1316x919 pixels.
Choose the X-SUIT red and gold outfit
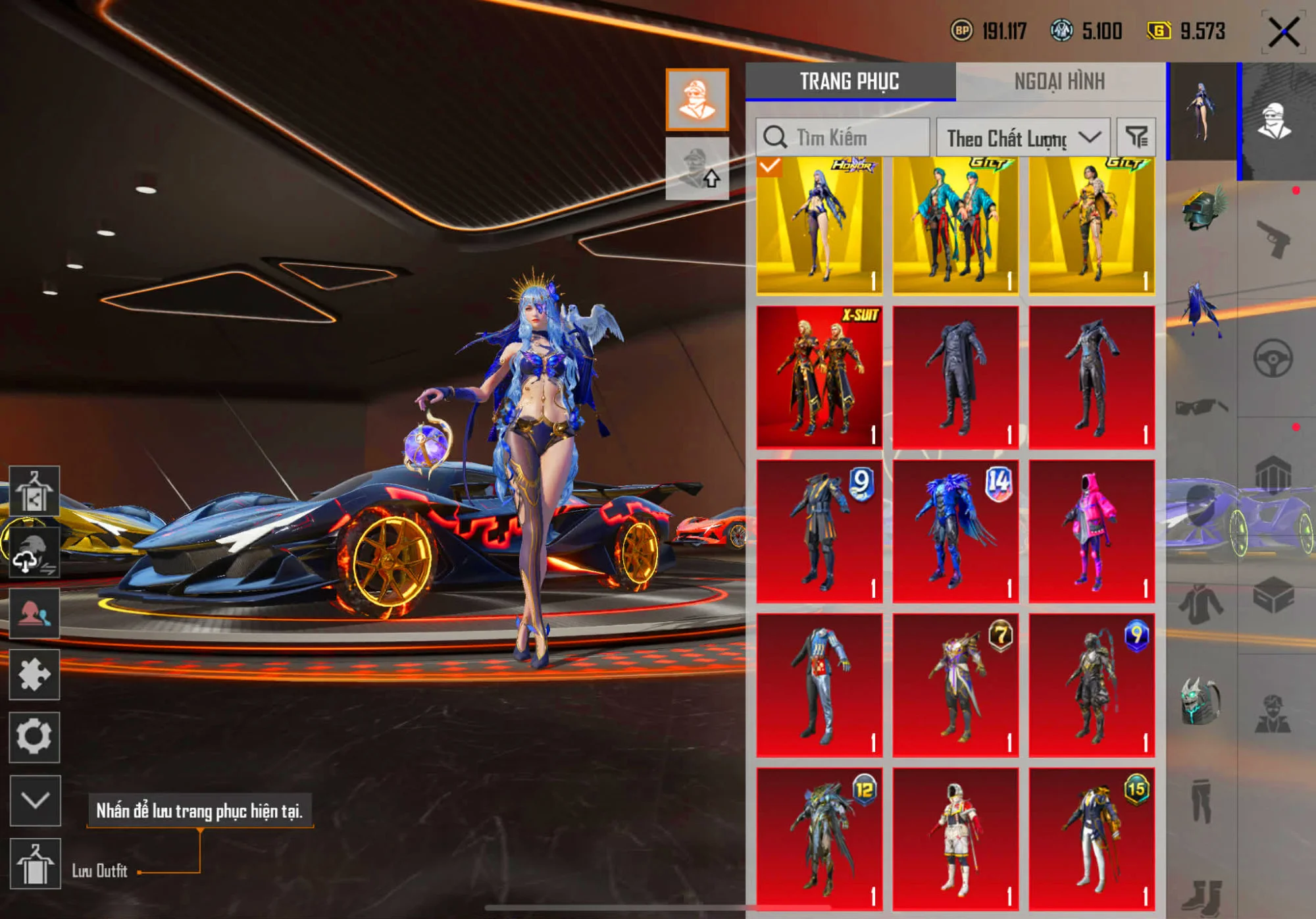tap(819, 377)
